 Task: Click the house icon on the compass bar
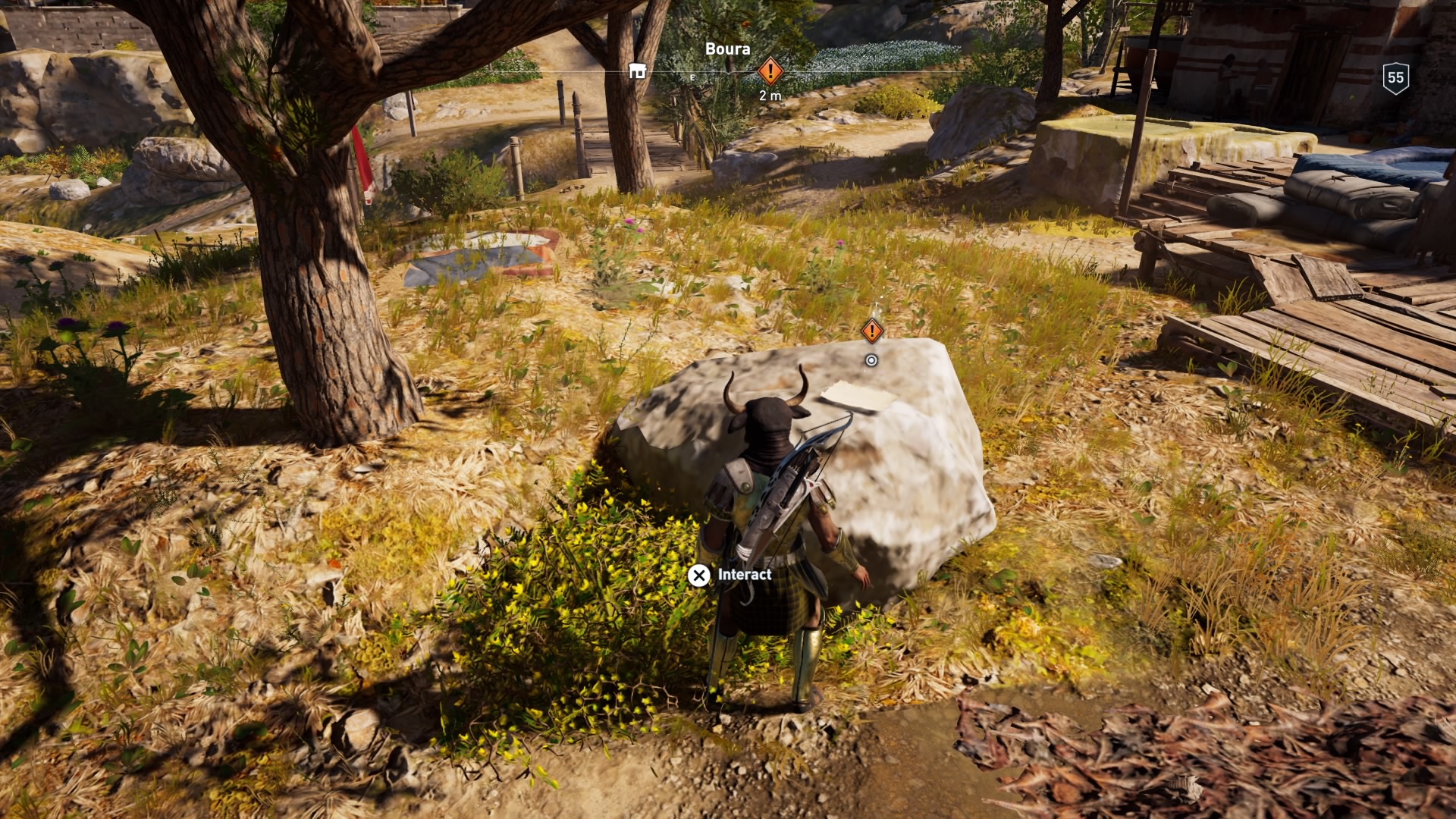click(x=638, y=71)
